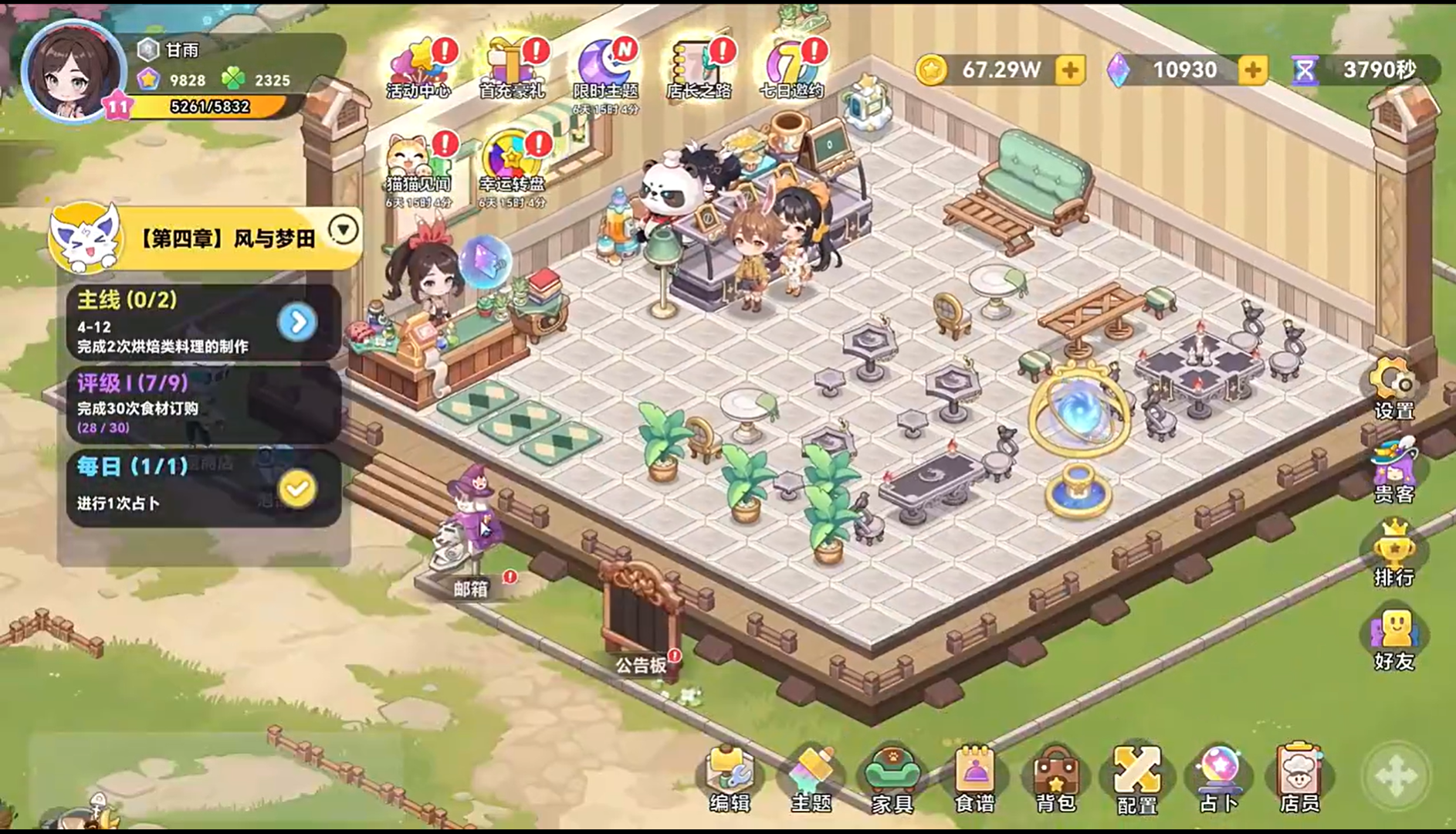Screen dimensions: 1456x834
Task: Open the 食谱 recipe book
Action: click(974, 776)
